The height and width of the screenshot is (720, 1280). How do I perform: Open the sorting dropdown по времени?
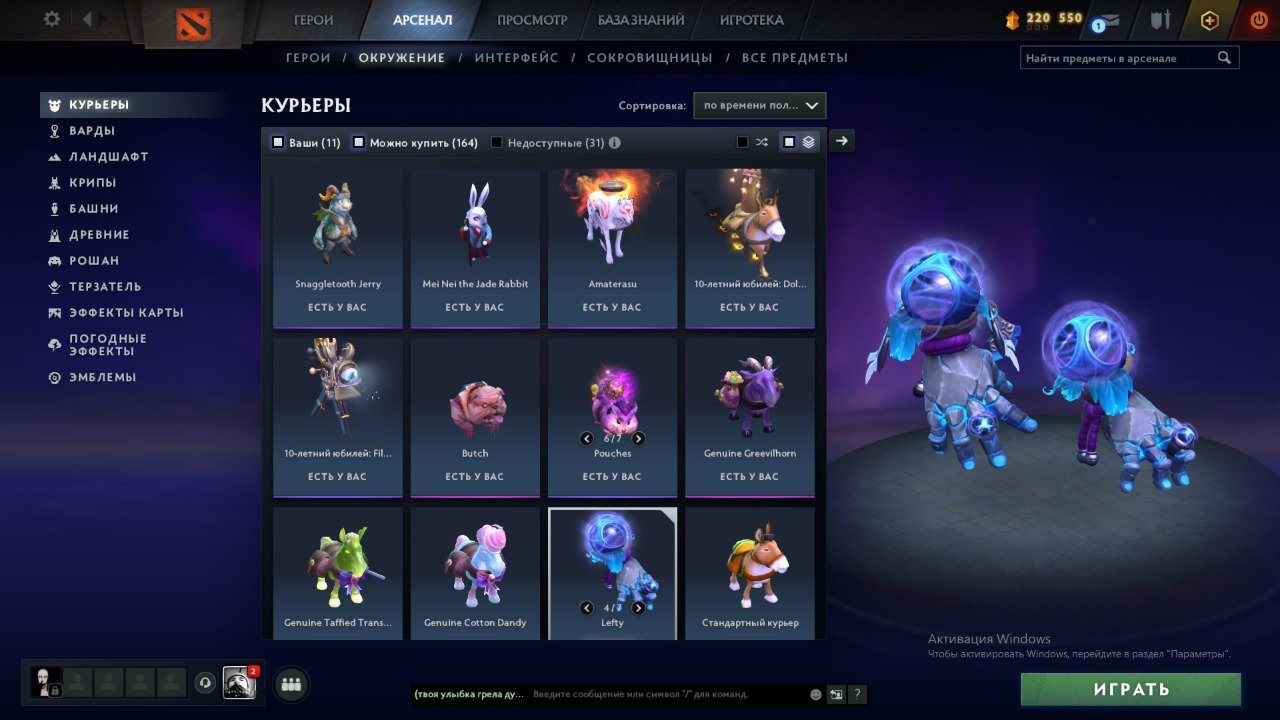tap(760, 105)
